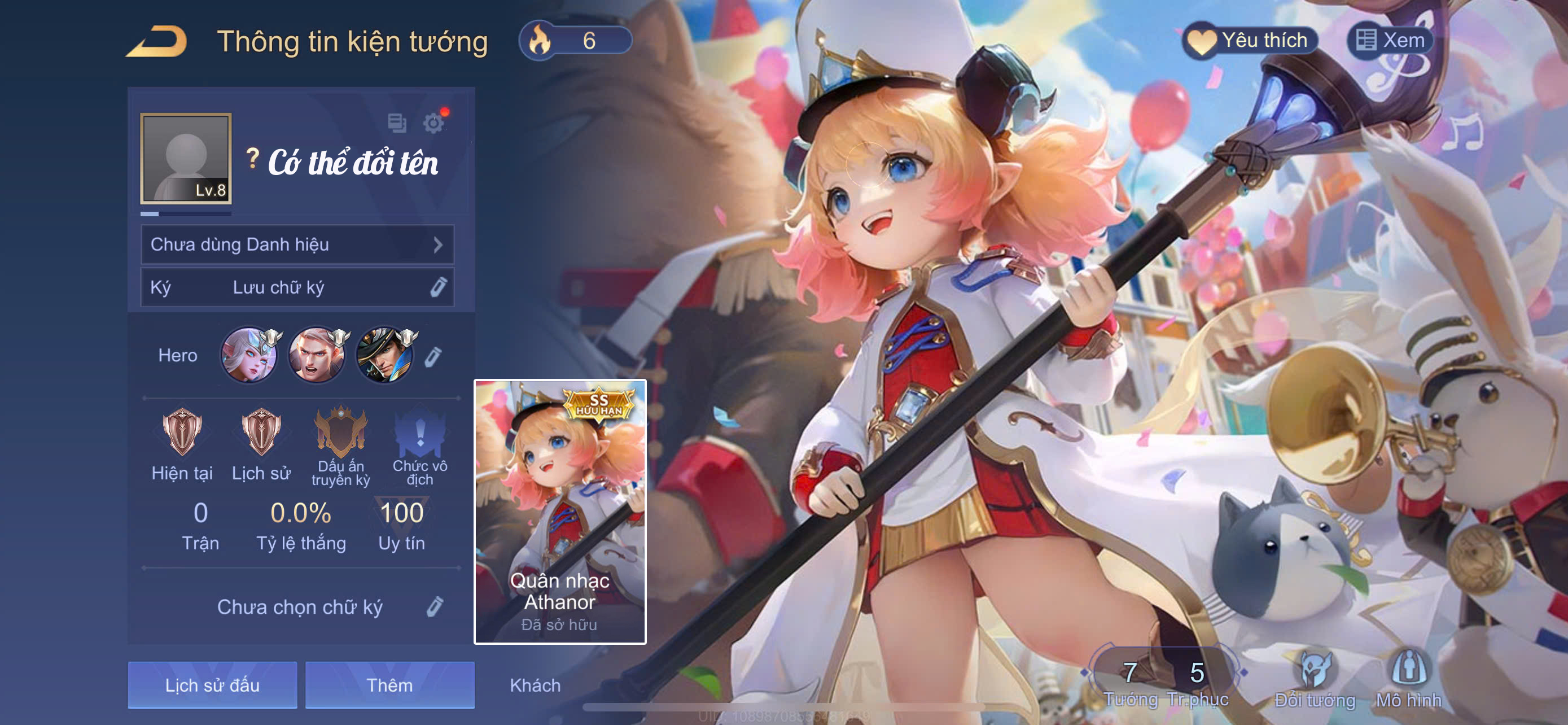Show the Lịch sử rank badge
Viewport: 1568px width, 725px height.
261,433
